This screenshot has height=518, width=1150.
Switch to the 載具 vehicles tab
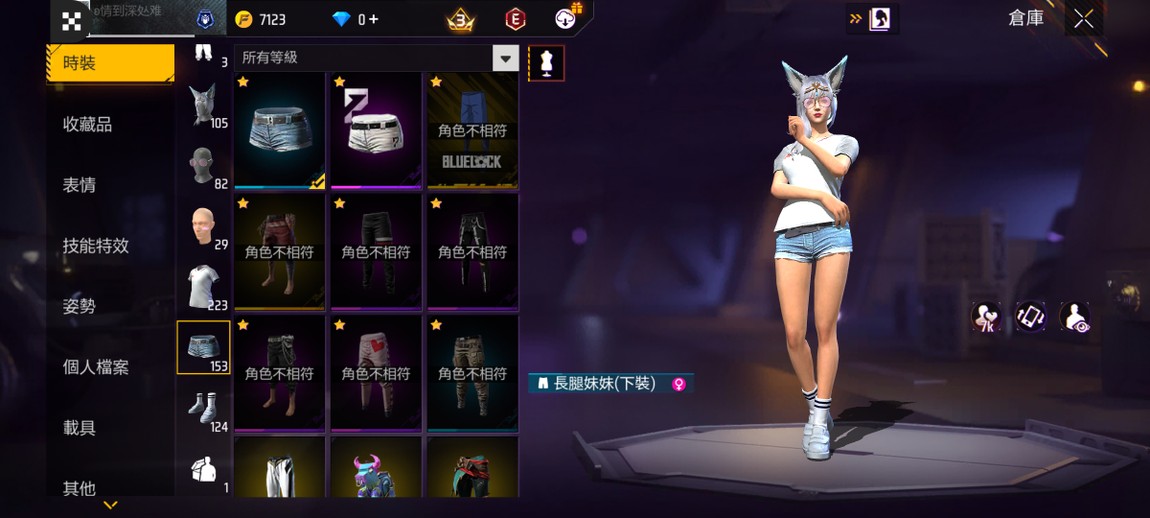(80, 428)
